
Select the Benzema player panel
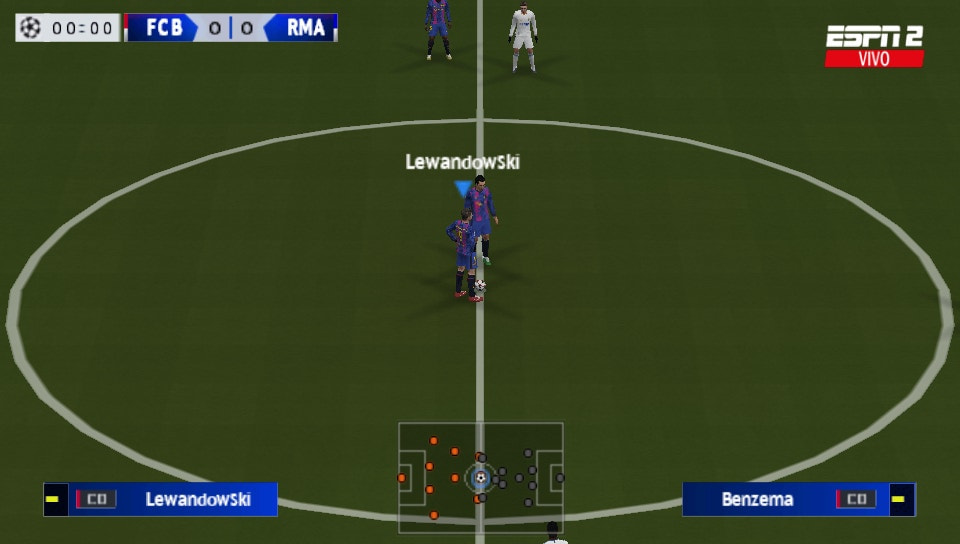click(x=797, y=499)
